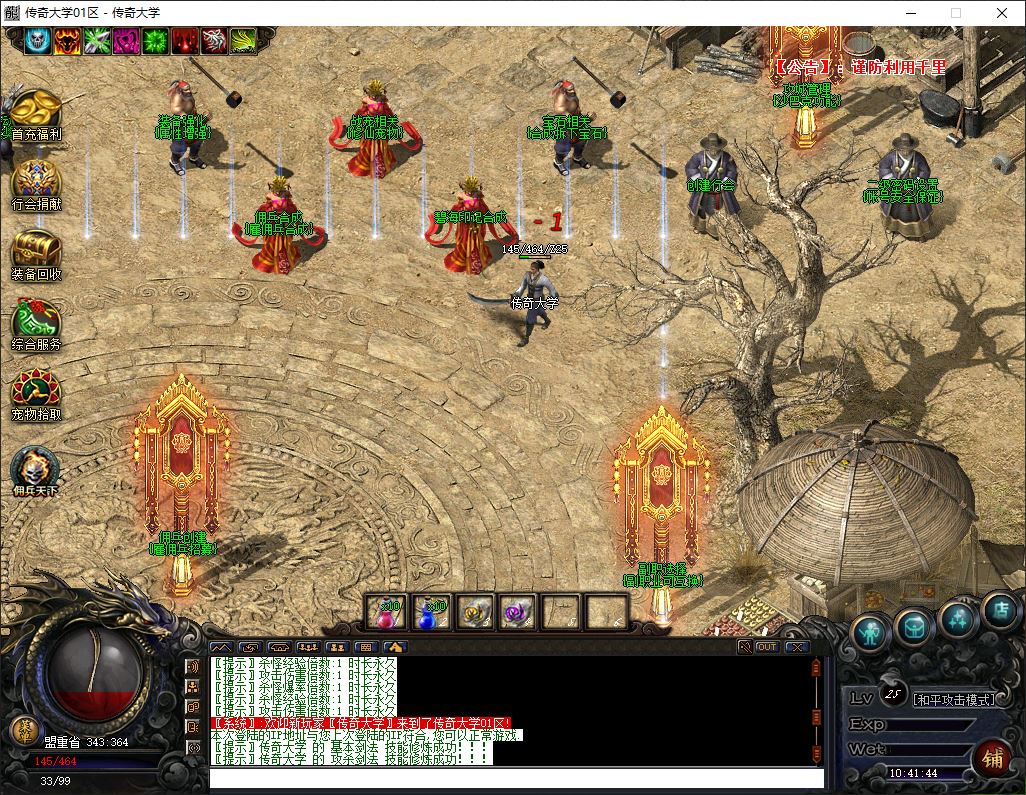The height and width of the screenshot is (795, 1026).
Task: Use the purple scroll in the hotbar
Action: pos(519,611)
